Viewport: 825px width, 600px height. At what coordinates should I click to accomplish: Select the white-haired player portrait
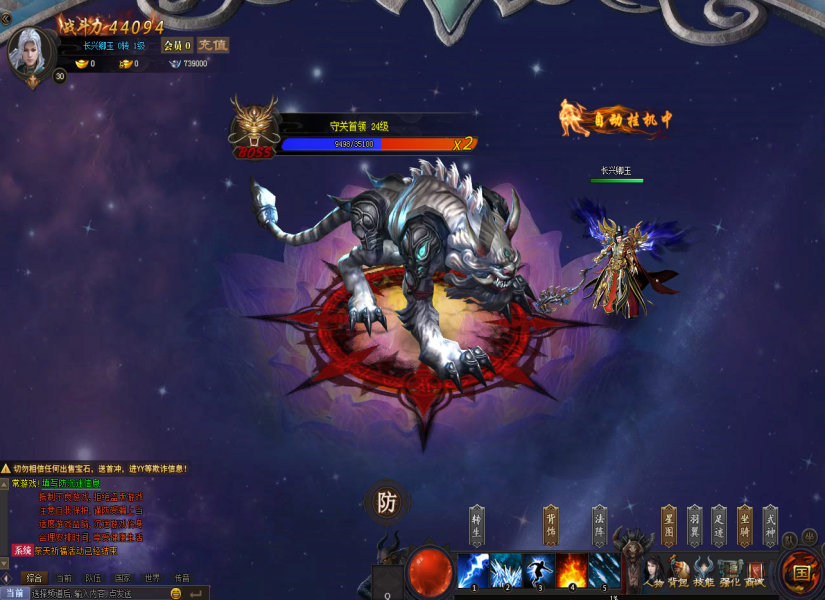(29, 50)
